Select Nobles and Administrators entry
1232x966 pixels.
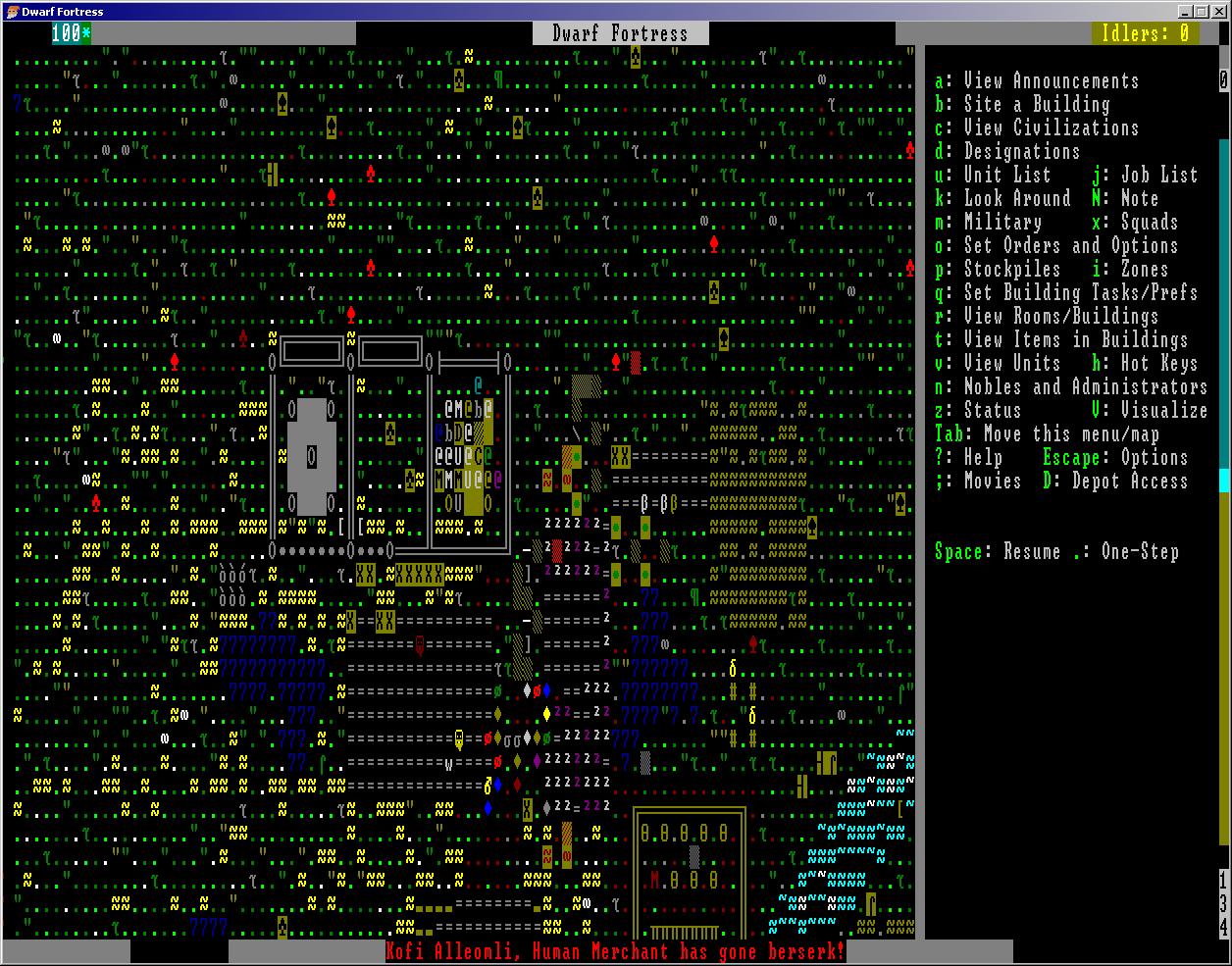click(x=1071, y=387)
